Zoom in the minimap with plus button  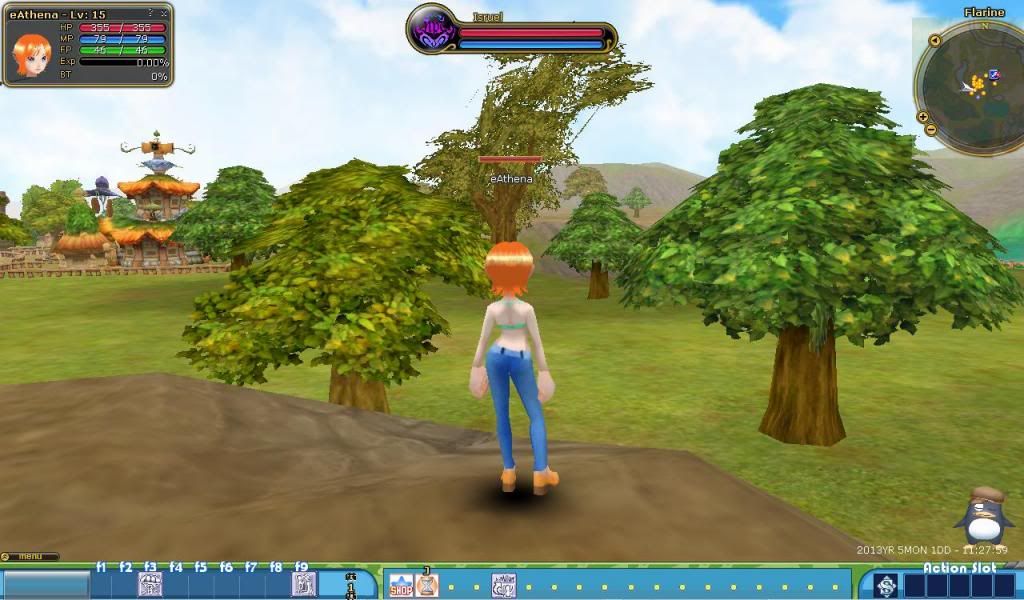(921, 117)
